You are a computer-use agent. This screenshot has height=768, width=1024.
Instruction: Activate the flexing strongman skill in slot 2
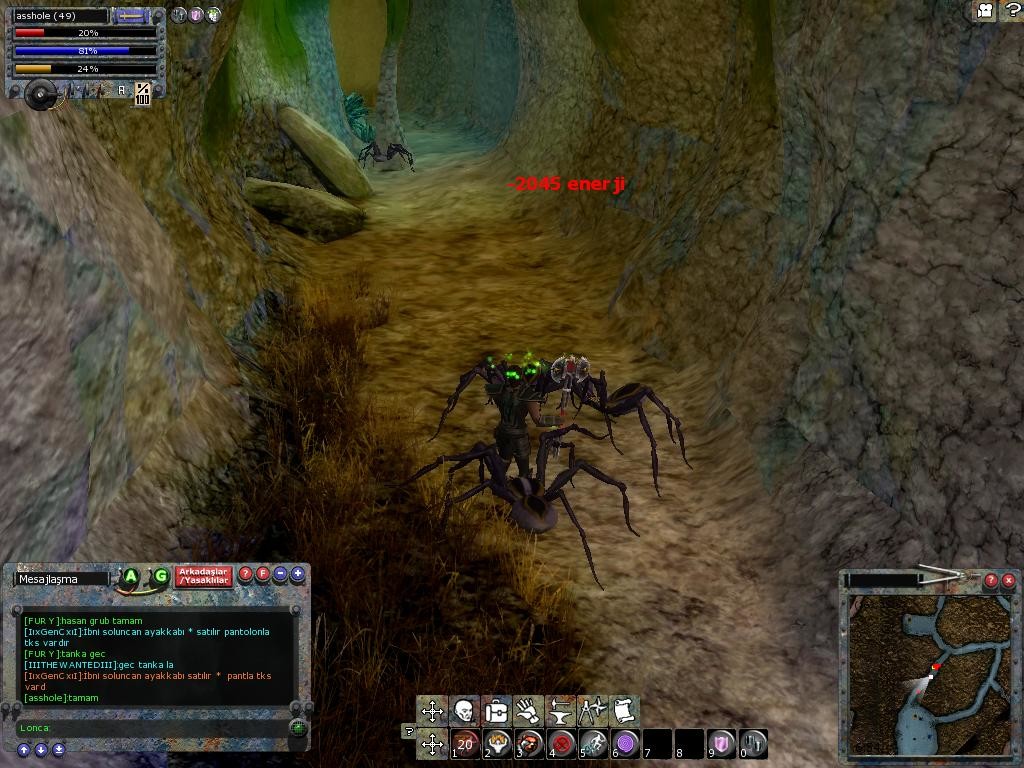(x=498, y=744)
